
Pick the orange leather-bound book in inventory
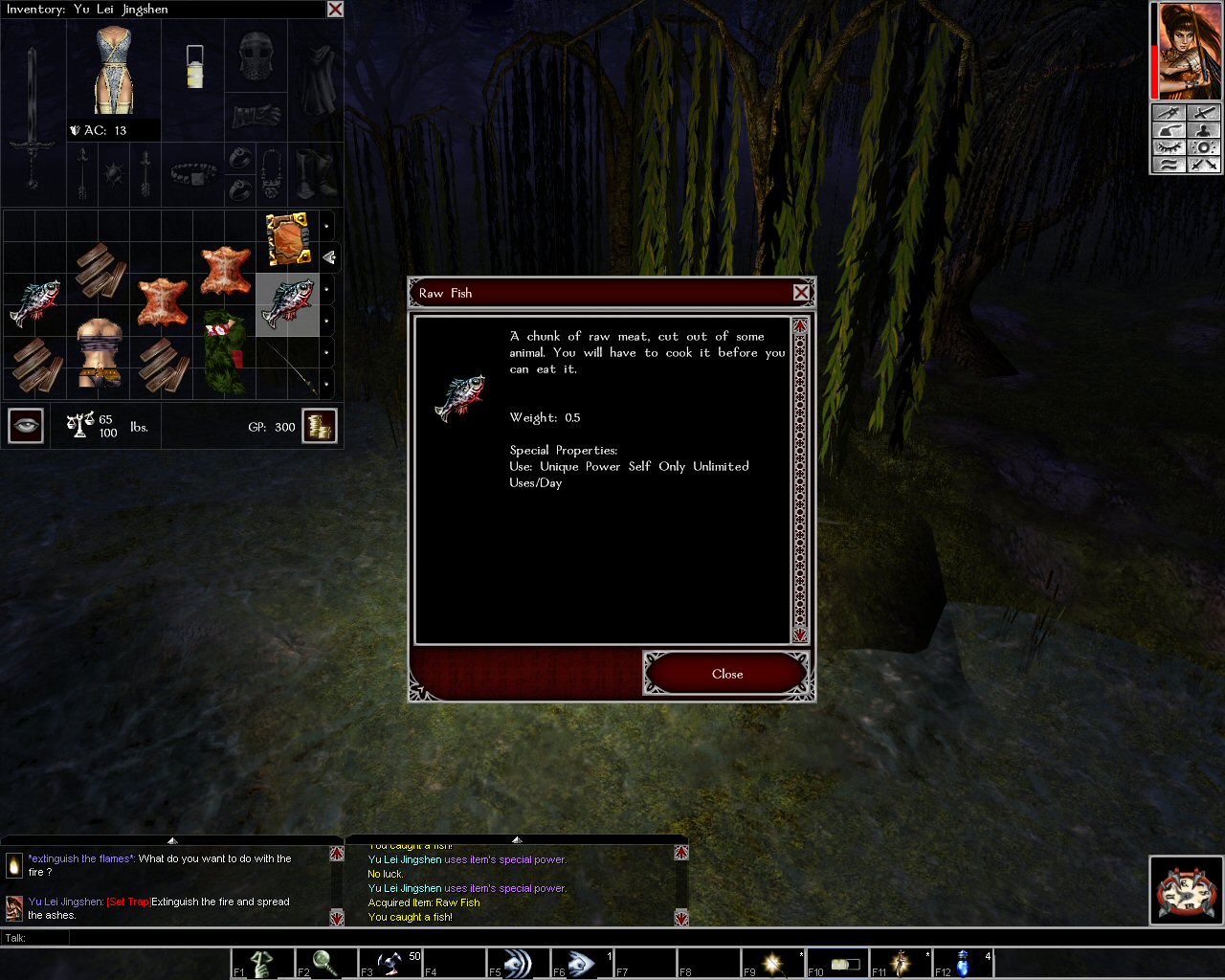tap(287, 239)
